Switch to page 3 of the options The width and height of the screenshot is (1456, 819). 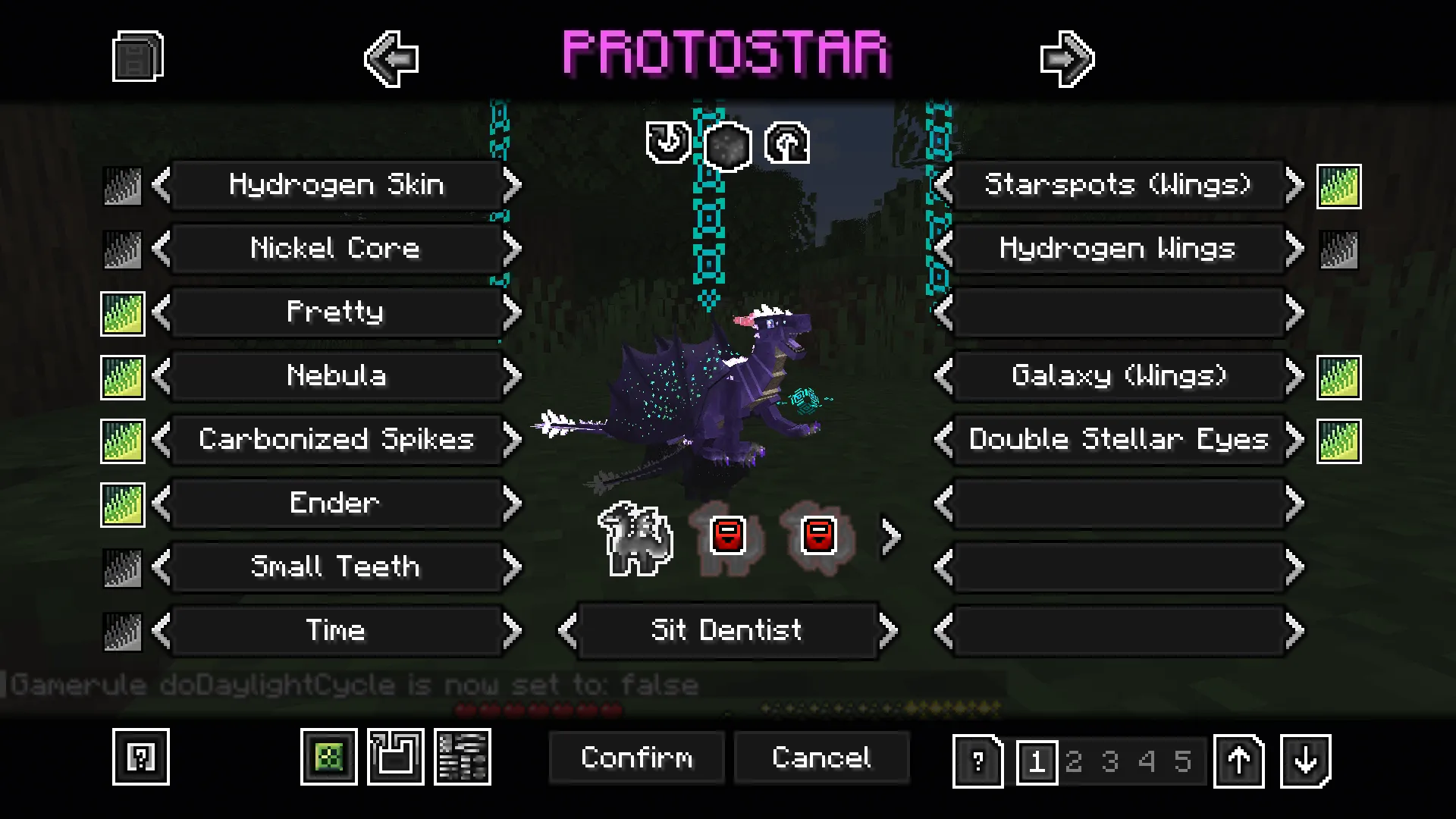[1112, 761]
